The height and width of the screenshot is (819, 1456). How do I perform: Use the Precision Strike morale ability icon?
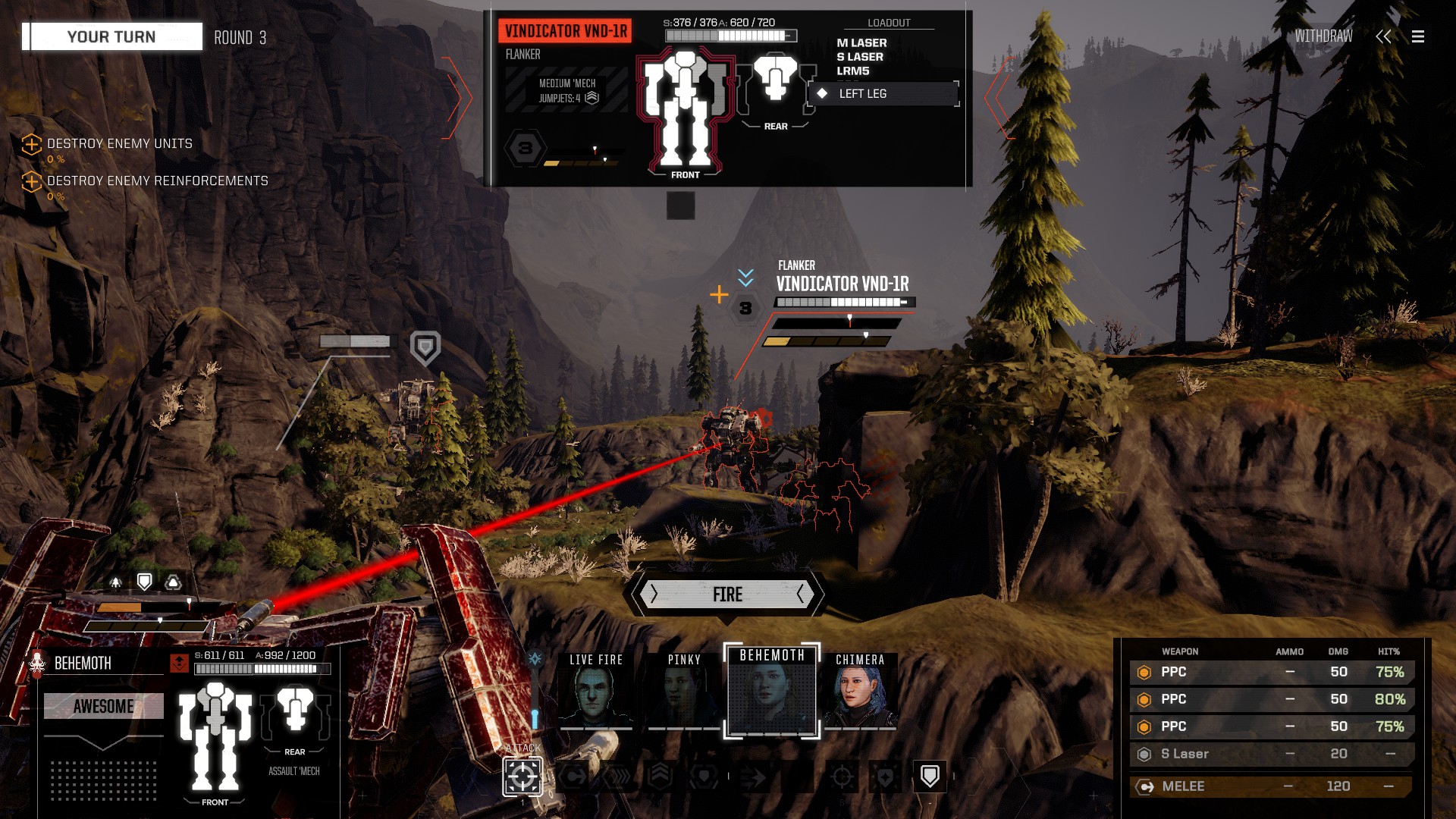pyautogui.click(x=842, y=776)
